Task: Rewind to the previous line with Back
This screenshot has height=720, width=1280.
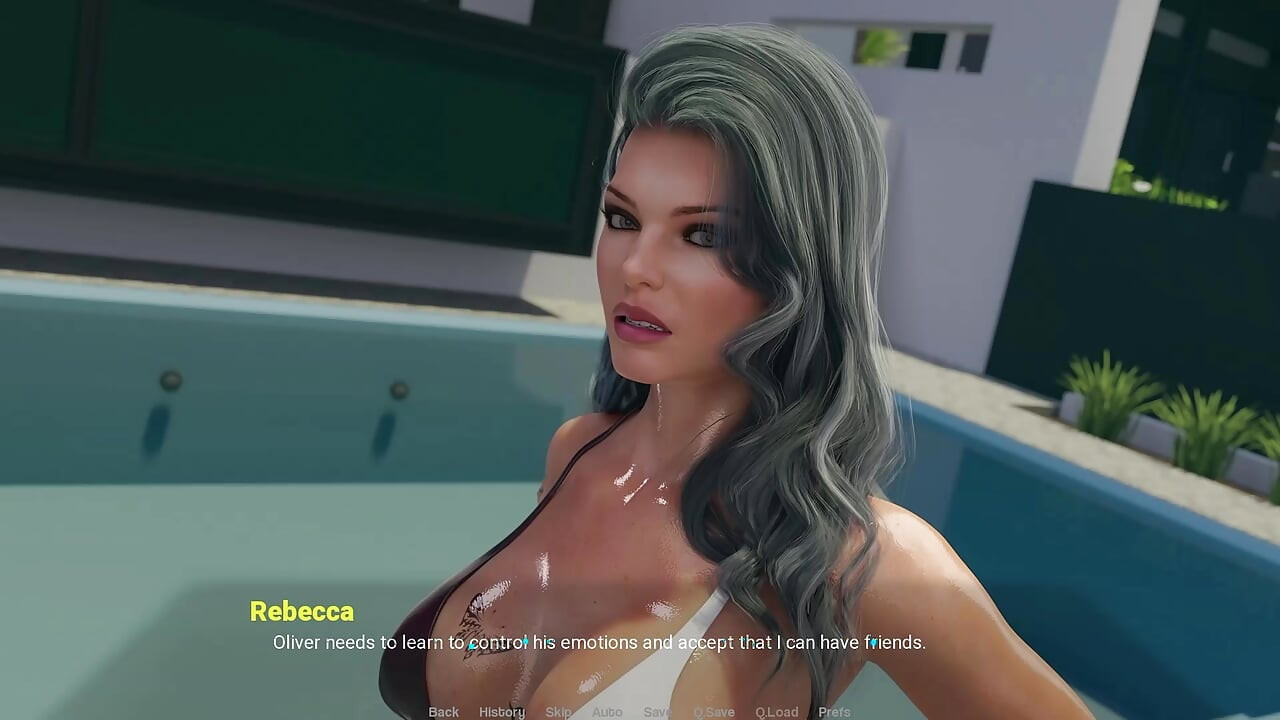Action: [443, 711]
